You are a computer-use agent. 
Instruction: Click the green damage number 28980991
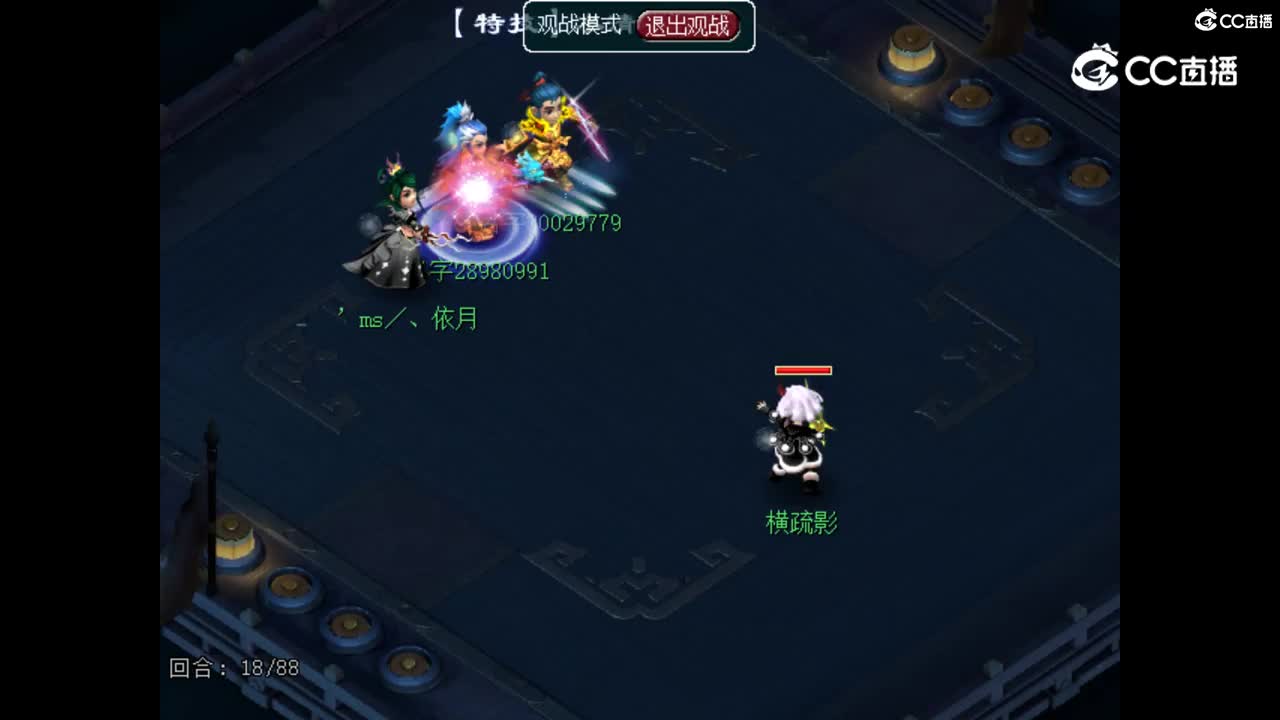click(x=500, y=270)
